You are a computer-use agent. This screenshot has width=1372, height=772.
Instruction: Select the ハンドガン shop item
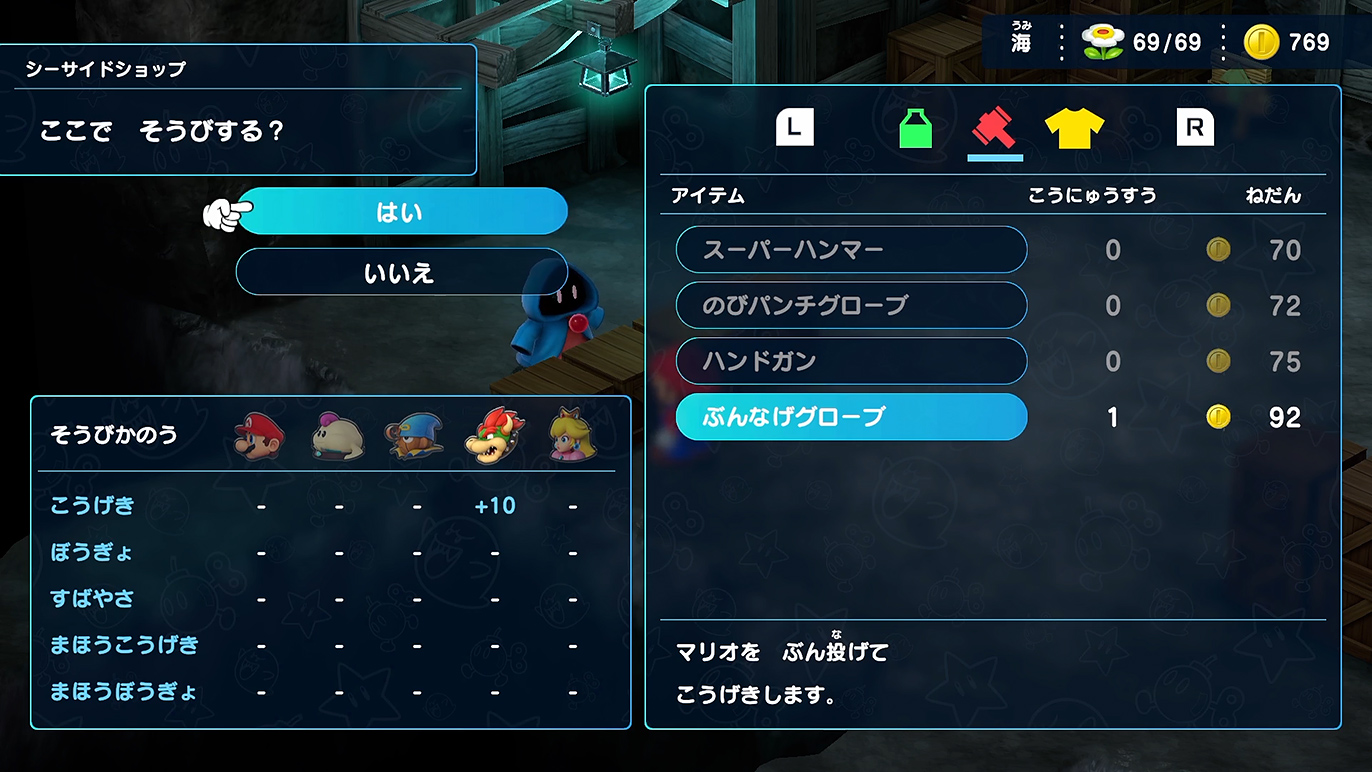(x=851, y=360)
